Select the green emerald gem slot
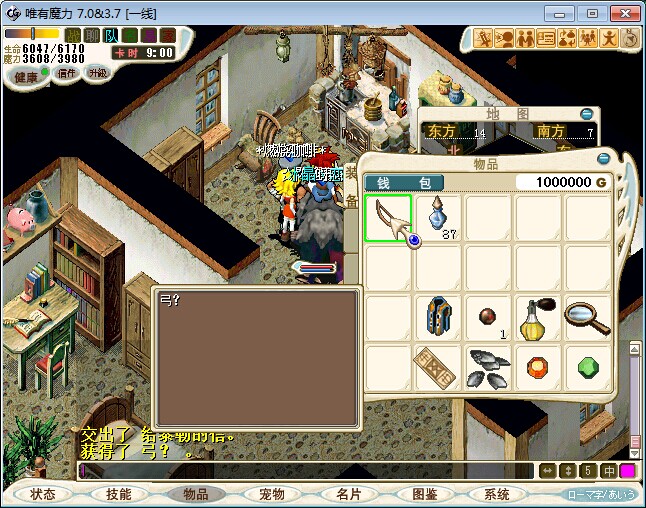 click(x=588, y=368)
